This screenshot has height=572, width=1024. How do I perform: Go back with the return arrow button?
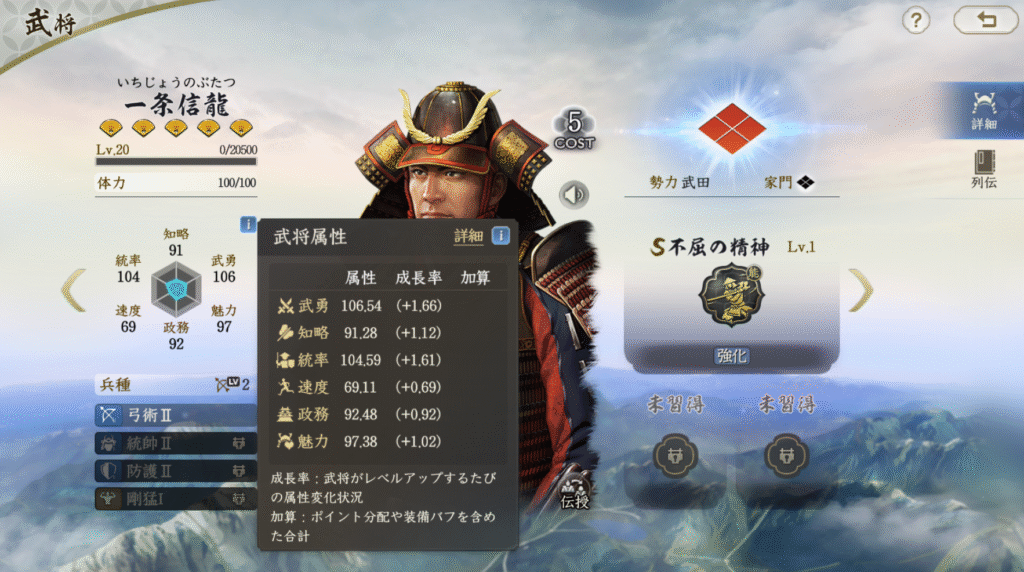click(985, 19)
